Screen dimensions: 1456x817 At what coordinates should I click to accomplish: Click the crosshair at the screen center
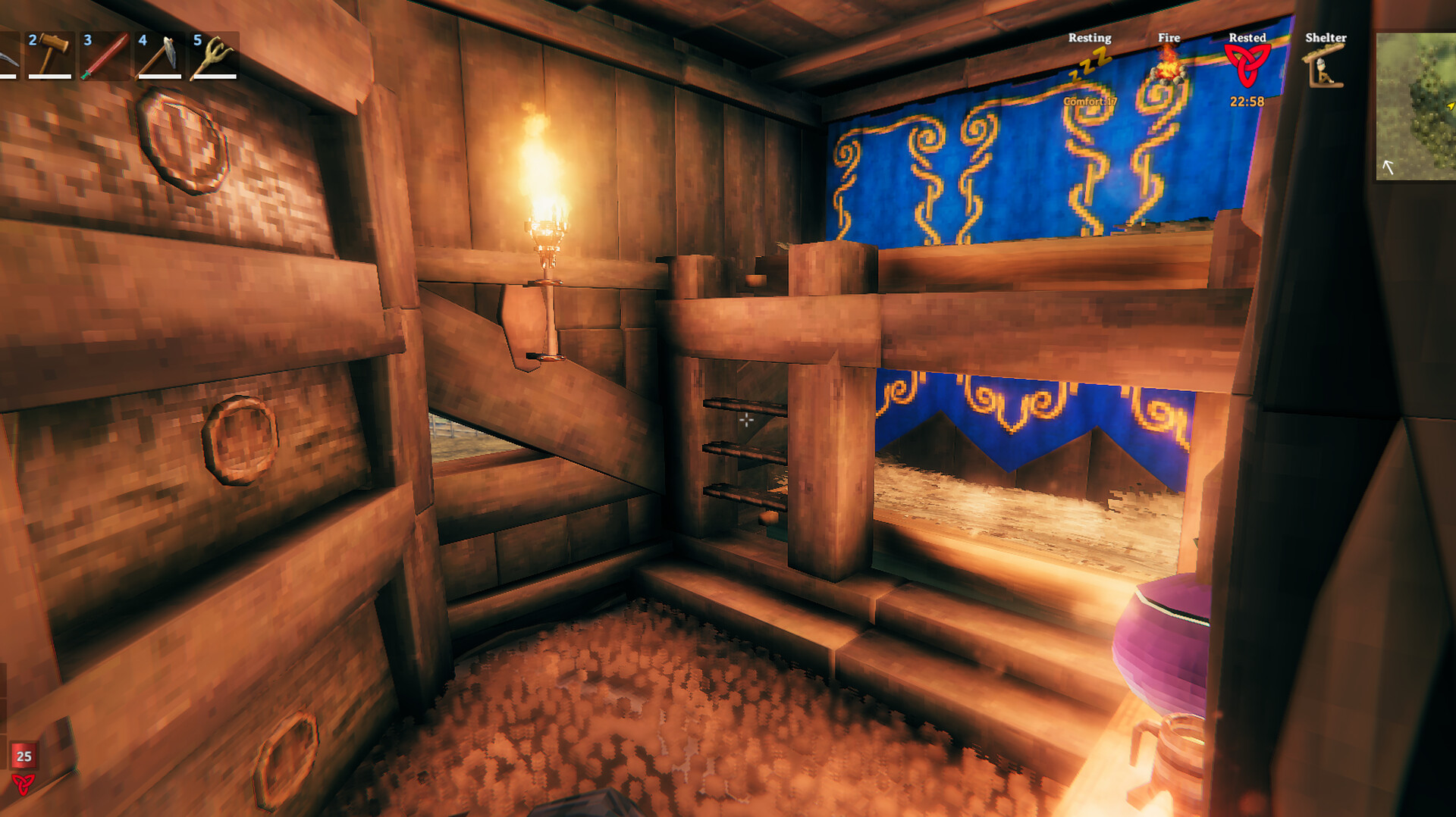coord(747,421)
